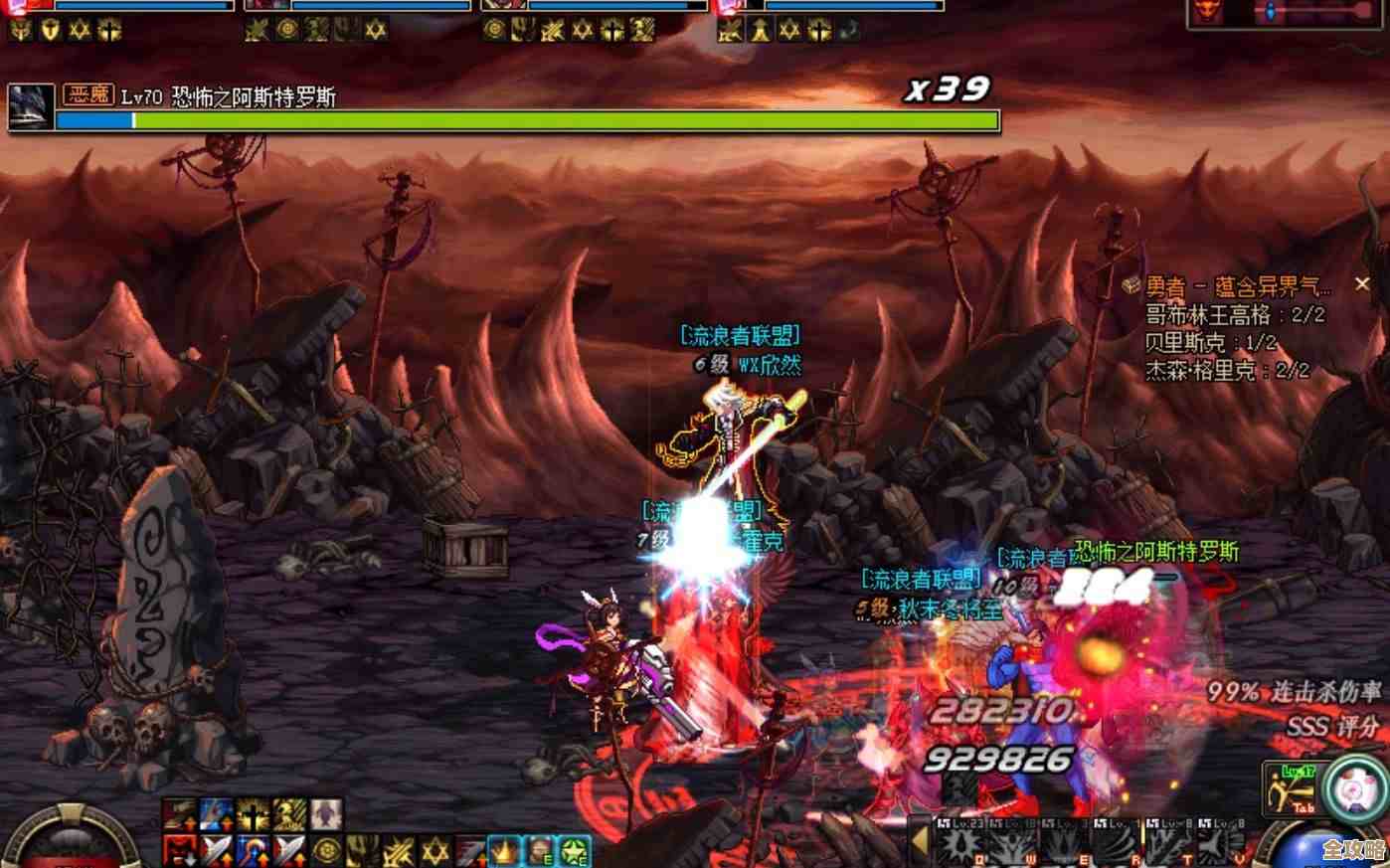Close the quest tracker panel

pos(1361,285)
